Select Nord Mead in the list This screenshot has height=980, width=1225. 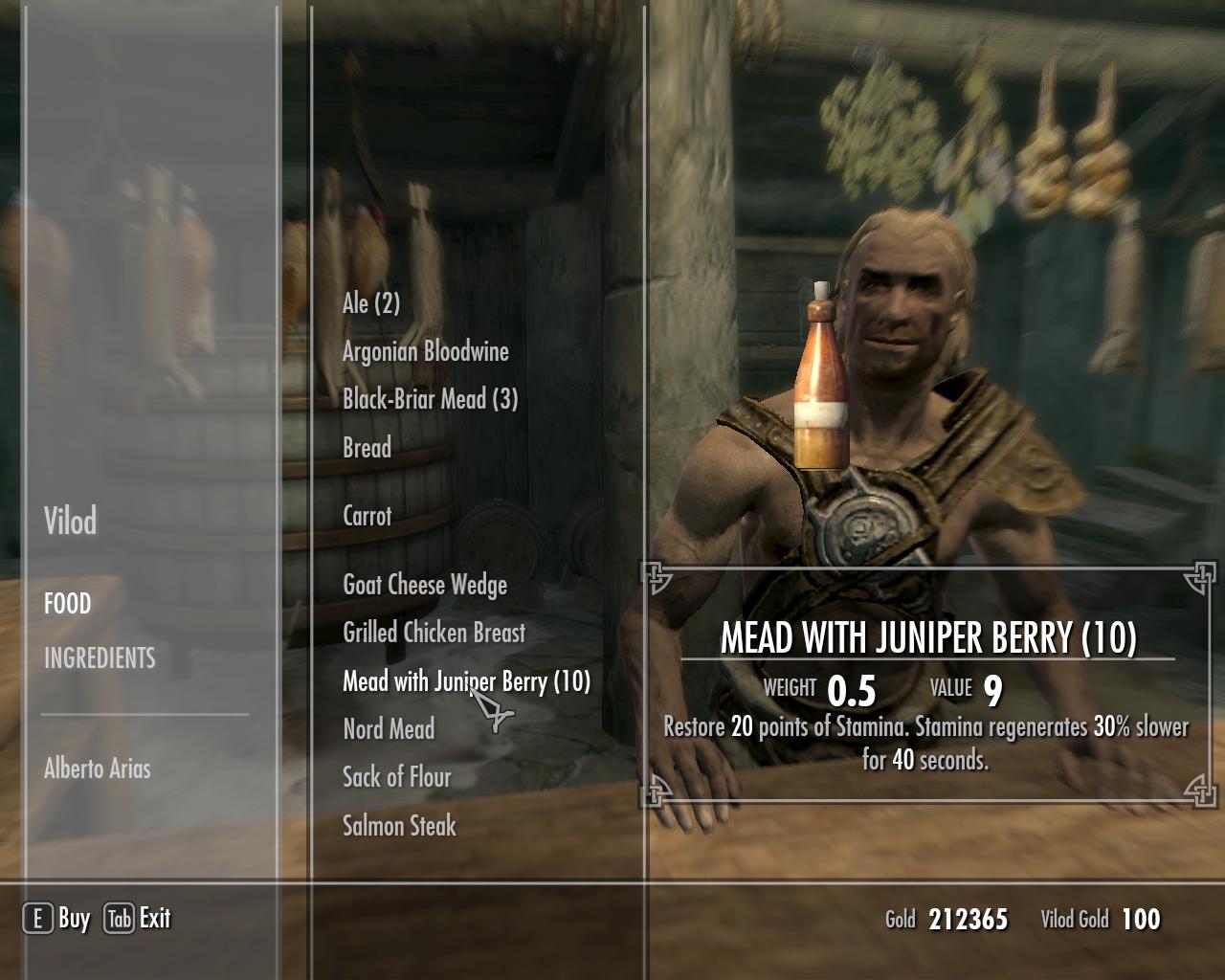tap(389, 729)
